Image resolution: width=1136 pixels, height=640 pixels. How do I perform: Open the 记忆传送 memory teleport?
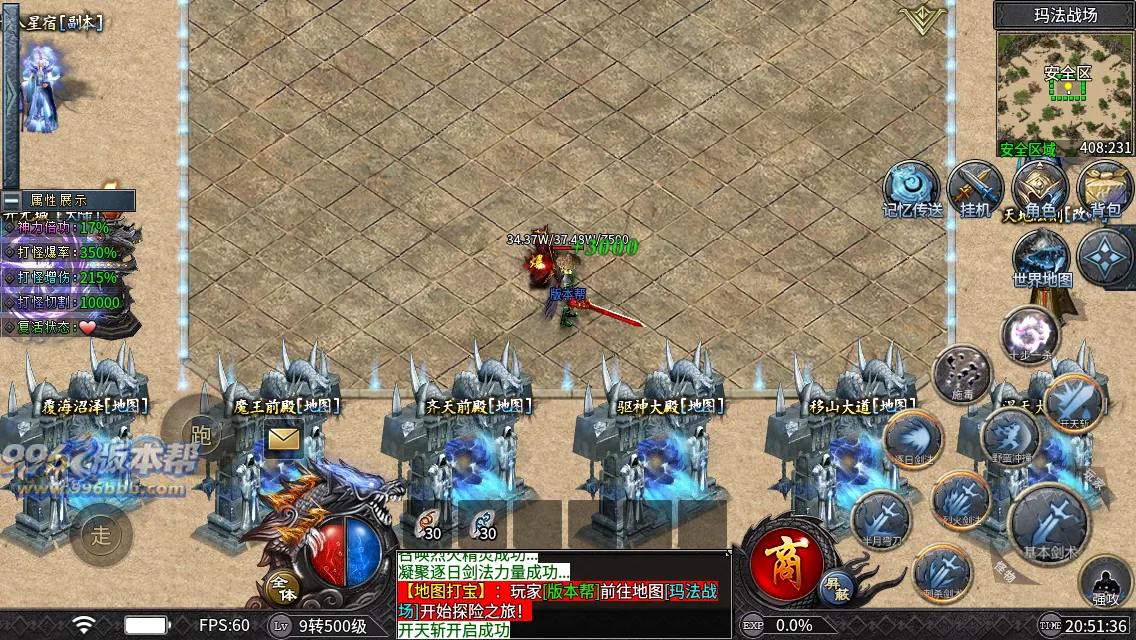click(911, 188)
